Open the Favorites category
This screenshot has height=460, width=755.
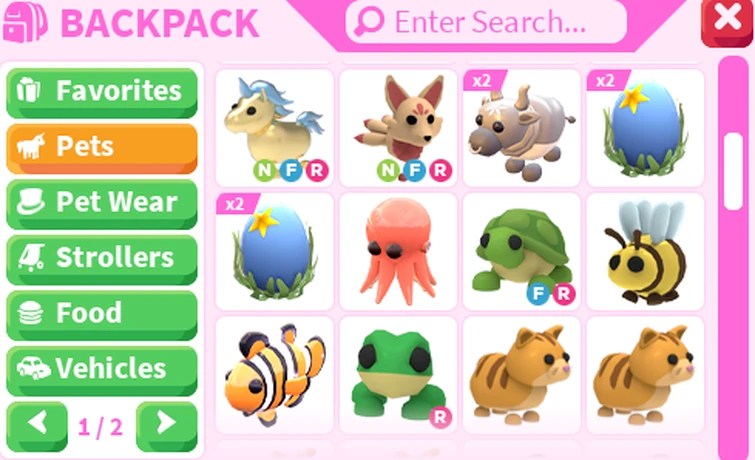point(102,92)
